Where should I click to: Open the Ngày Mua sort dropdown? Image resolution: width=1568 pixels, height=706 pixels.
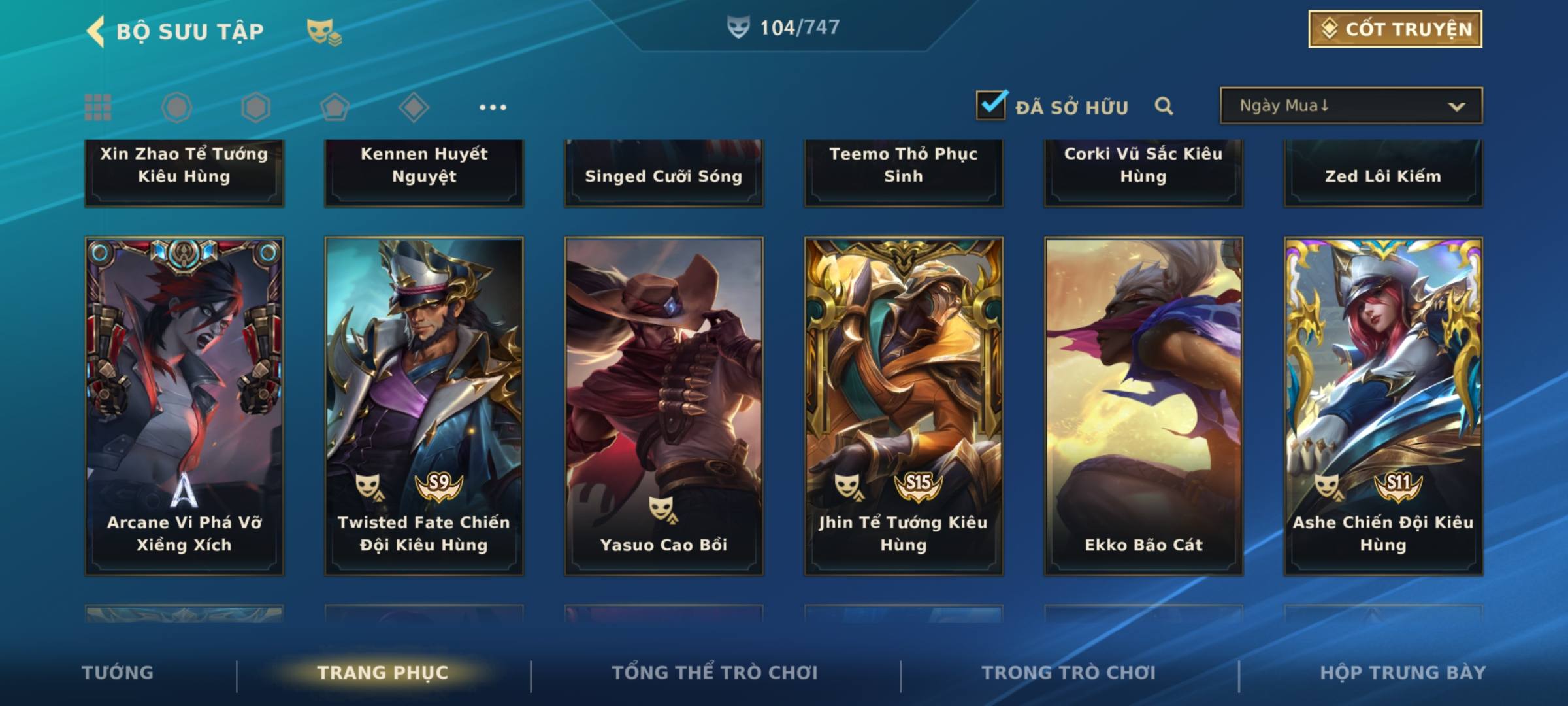(1350, 106)
